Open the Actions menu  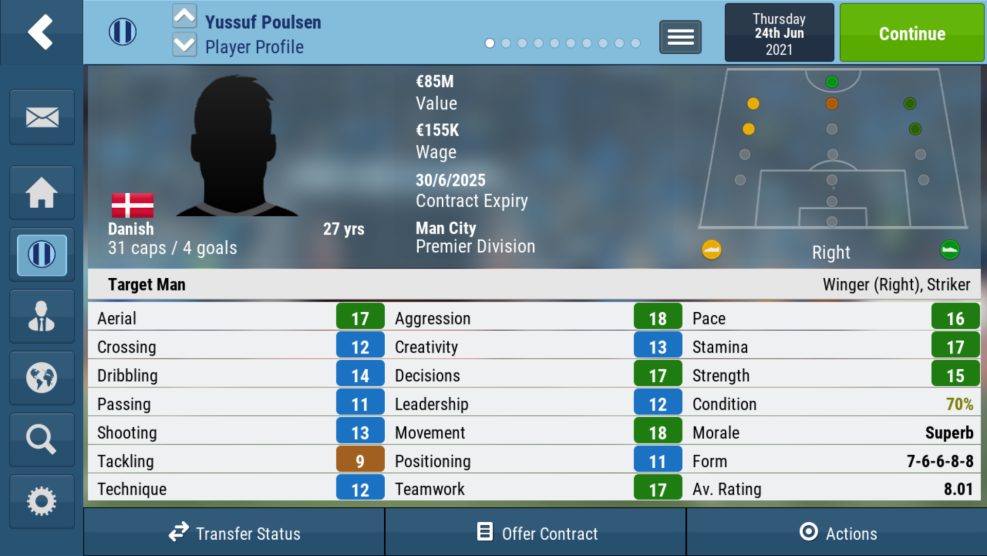pyautogui.click(x=837, y=533)
